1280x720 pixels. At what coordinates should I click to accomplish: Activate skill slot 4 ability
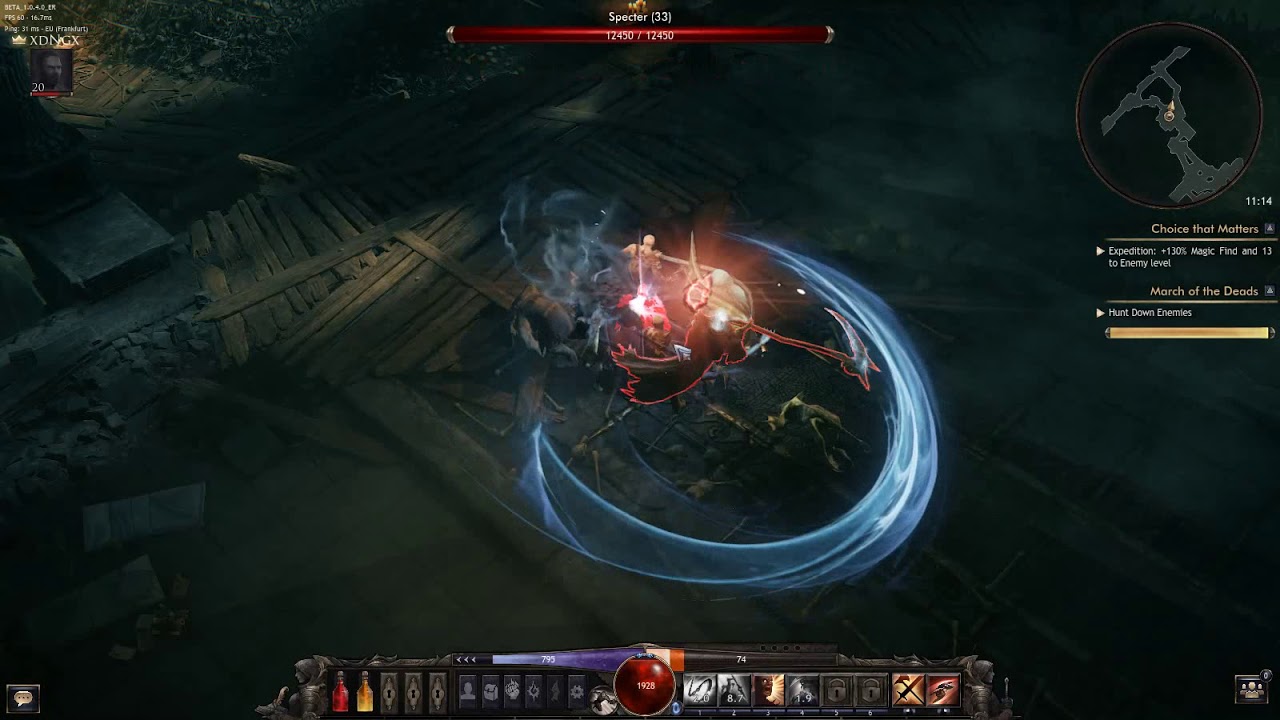(x=803, y=690)
